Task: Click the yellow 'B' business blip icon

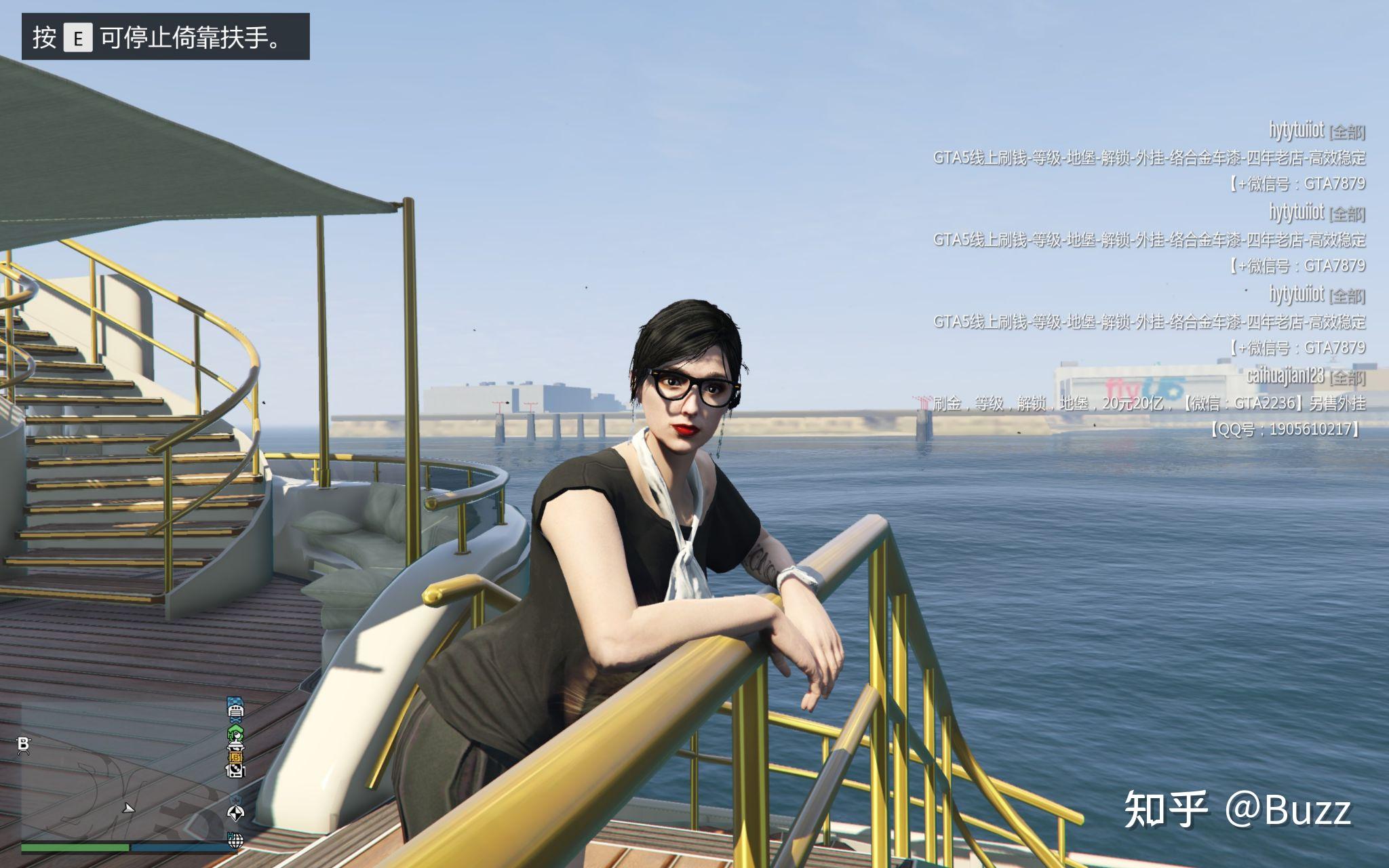Action: (236, 757)
